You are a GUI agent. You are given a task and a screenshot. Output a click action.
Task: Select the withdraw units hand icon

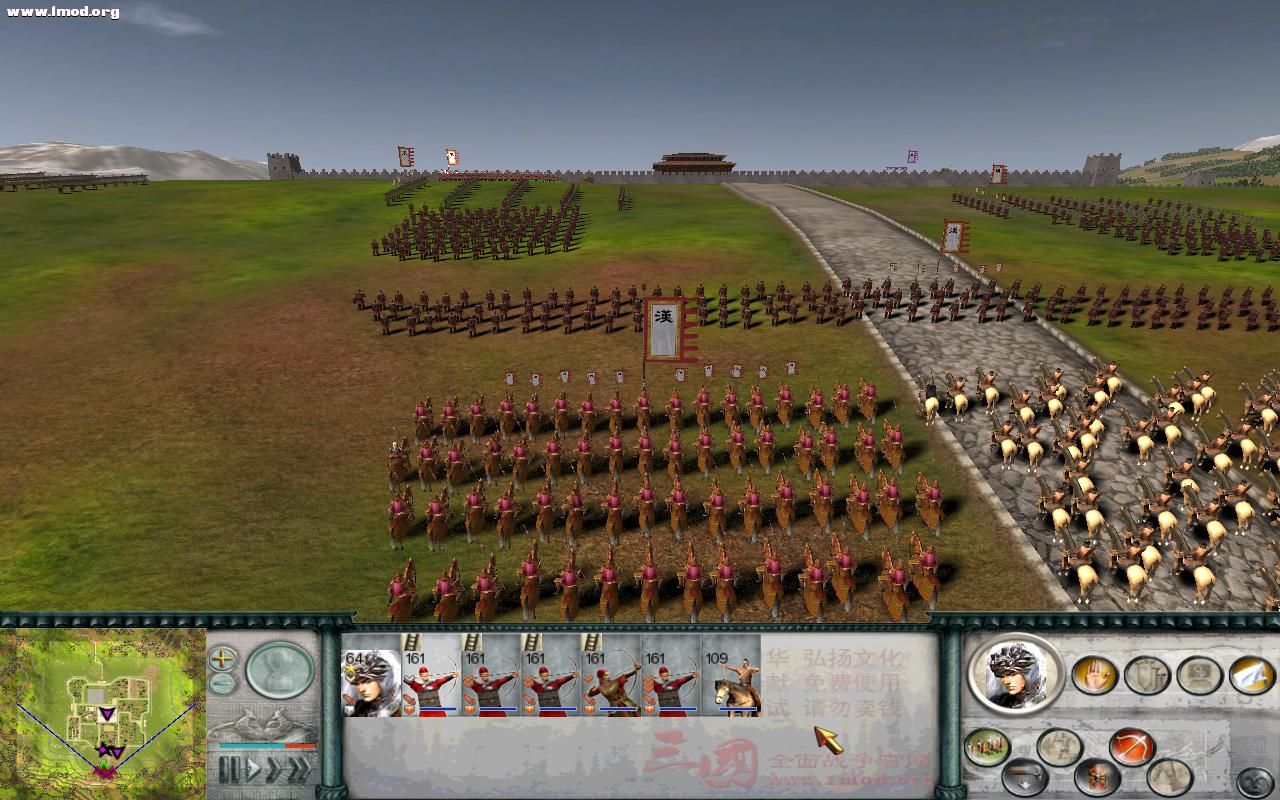click(1097, 675)
